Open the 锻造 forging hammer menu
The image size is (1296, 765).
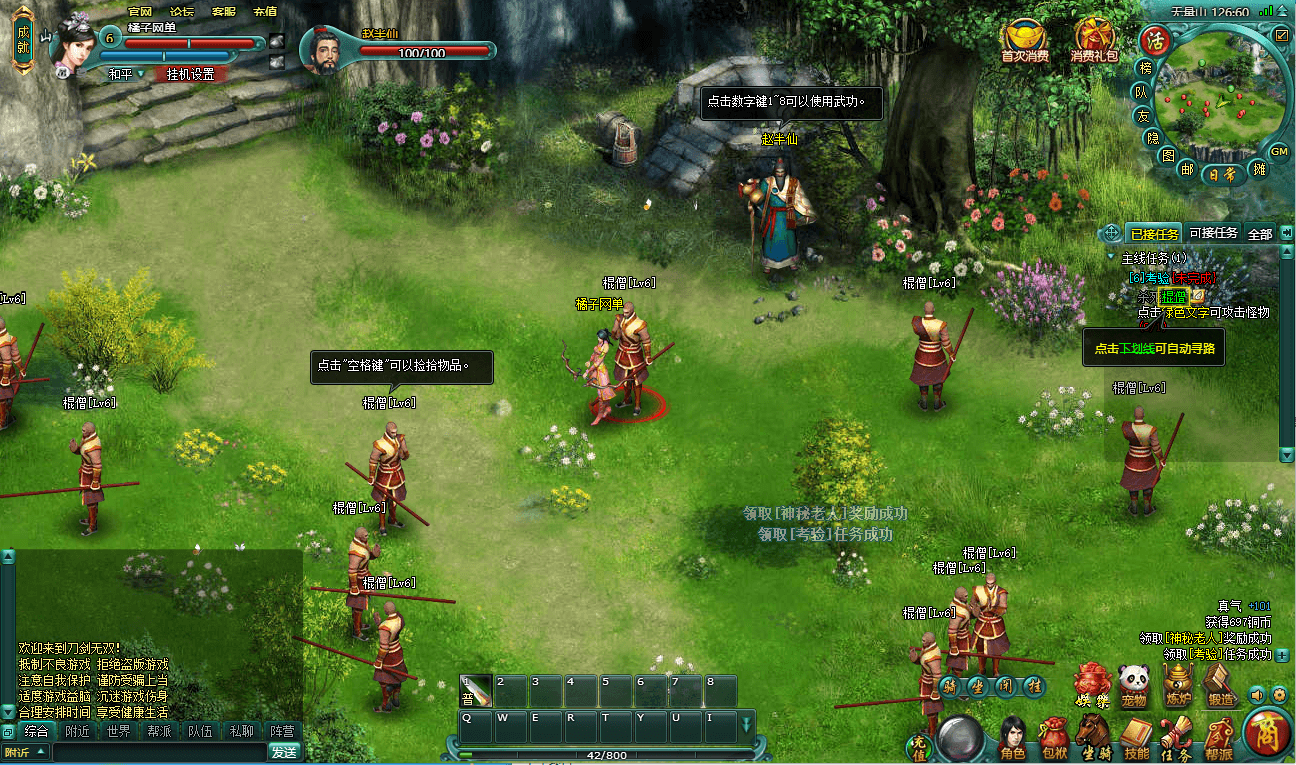pos(1221,684)
